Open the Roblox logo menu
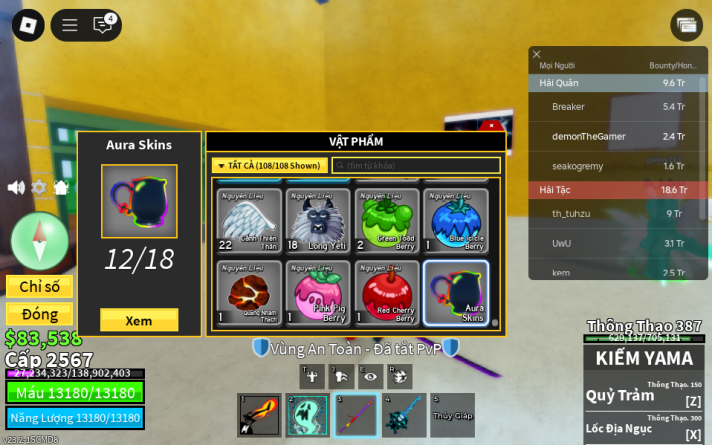Image resolution: width=712 pixels, height=445 pixels. [x=28, y=24]
